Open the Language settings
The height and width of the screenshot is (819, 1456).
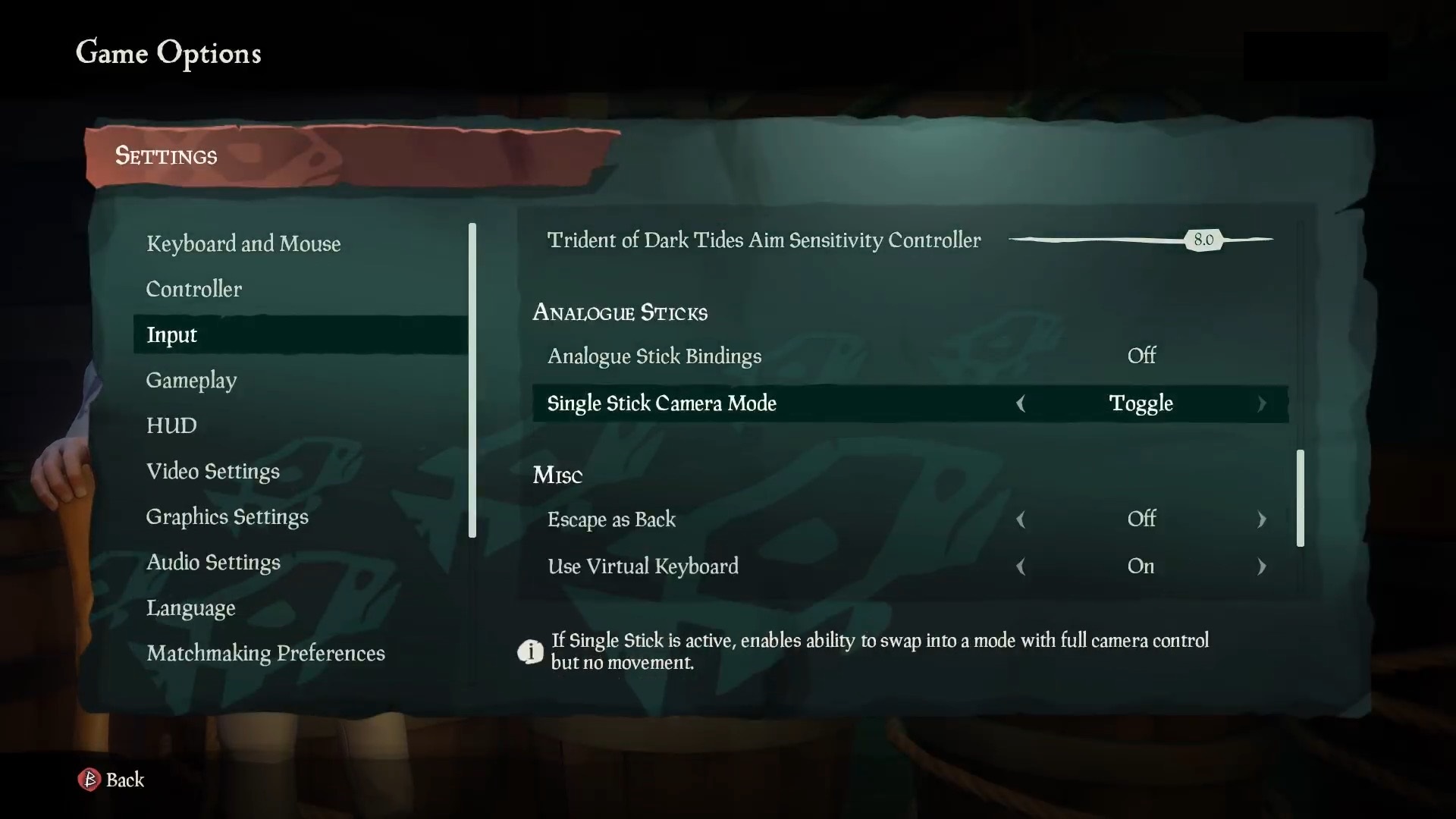coord(190,607)
